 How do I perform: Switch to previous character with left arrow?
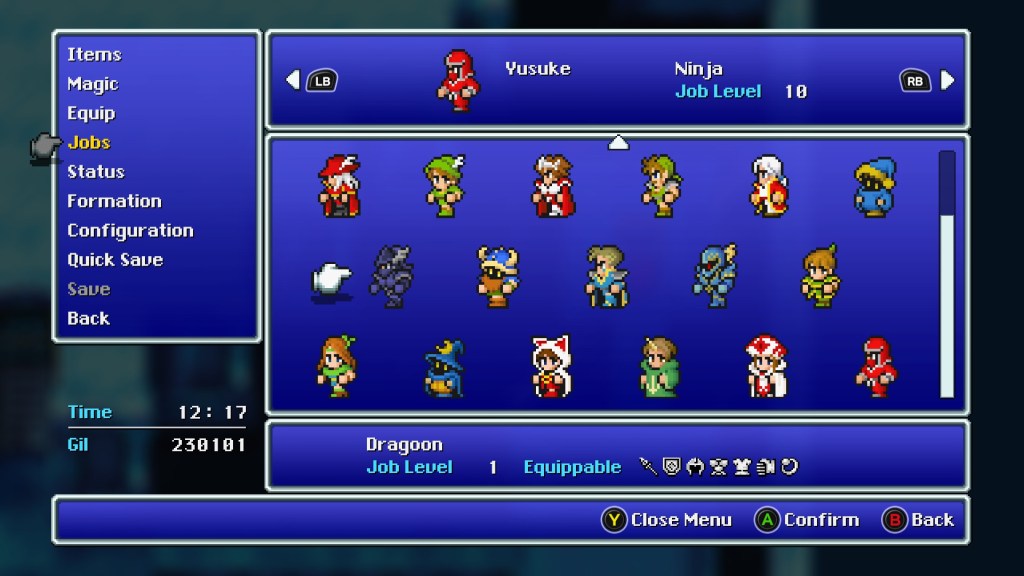(292, 80)
